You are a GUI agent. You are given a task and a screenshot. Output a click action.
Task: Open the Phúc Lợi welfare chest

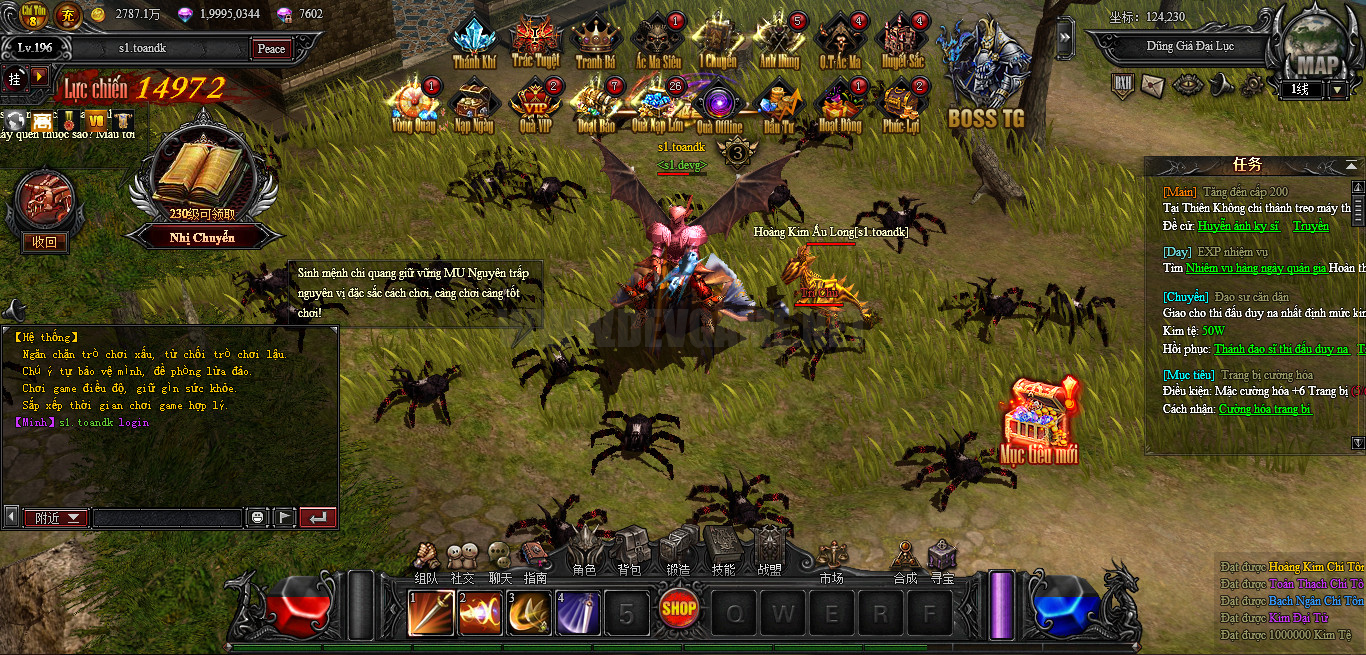point(901,104)
